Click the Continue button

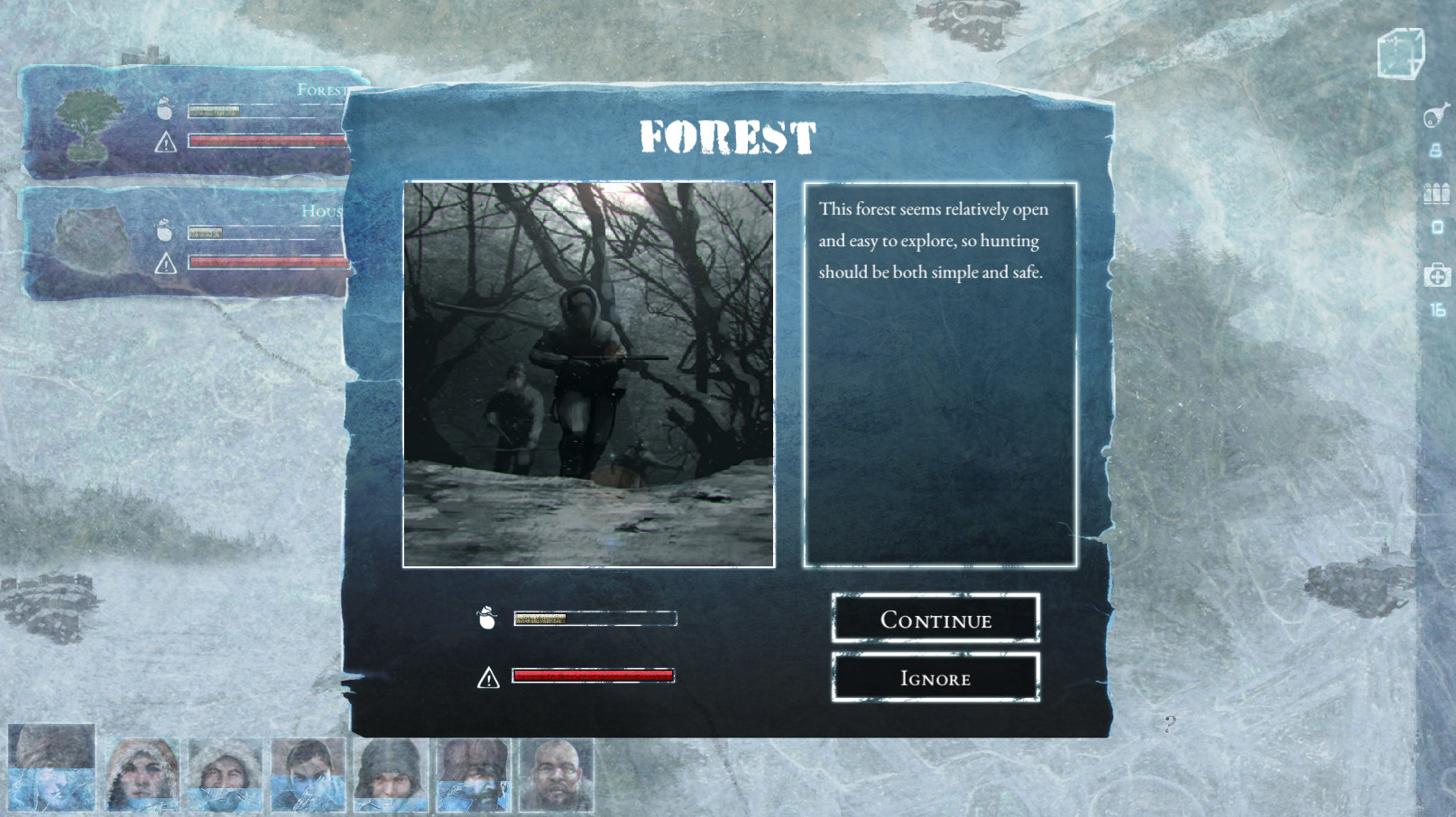coord(935,620)
